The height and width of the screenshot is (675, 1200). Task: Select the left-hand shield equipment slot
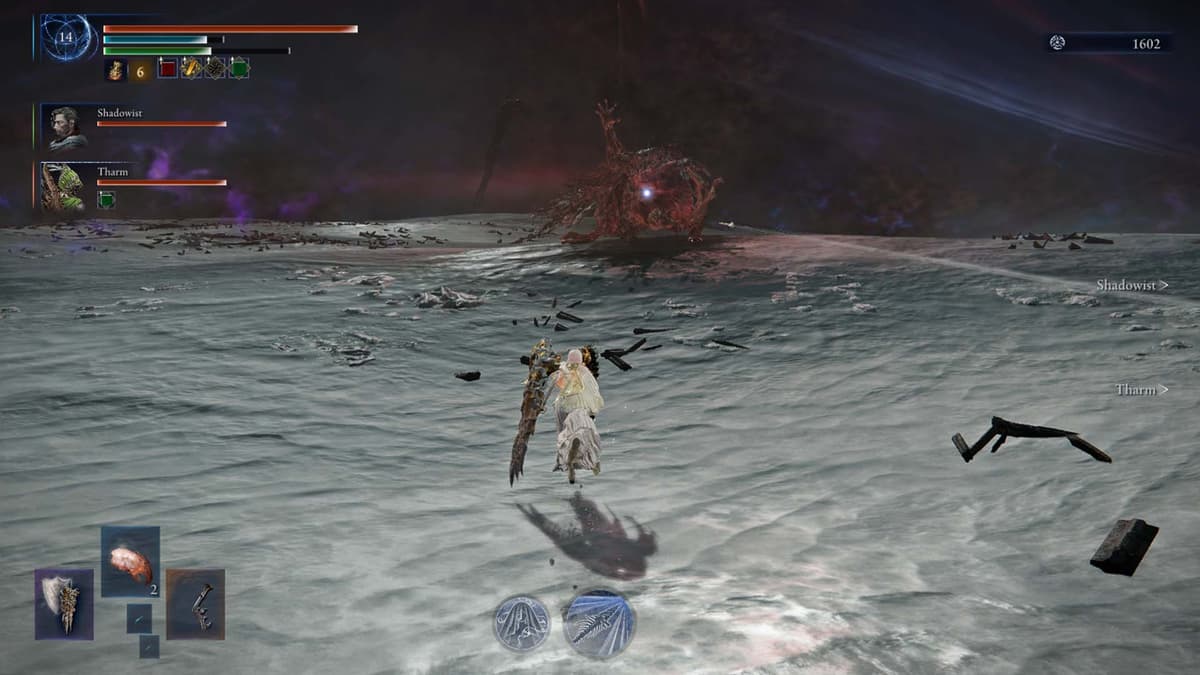(x=64, y=604)
